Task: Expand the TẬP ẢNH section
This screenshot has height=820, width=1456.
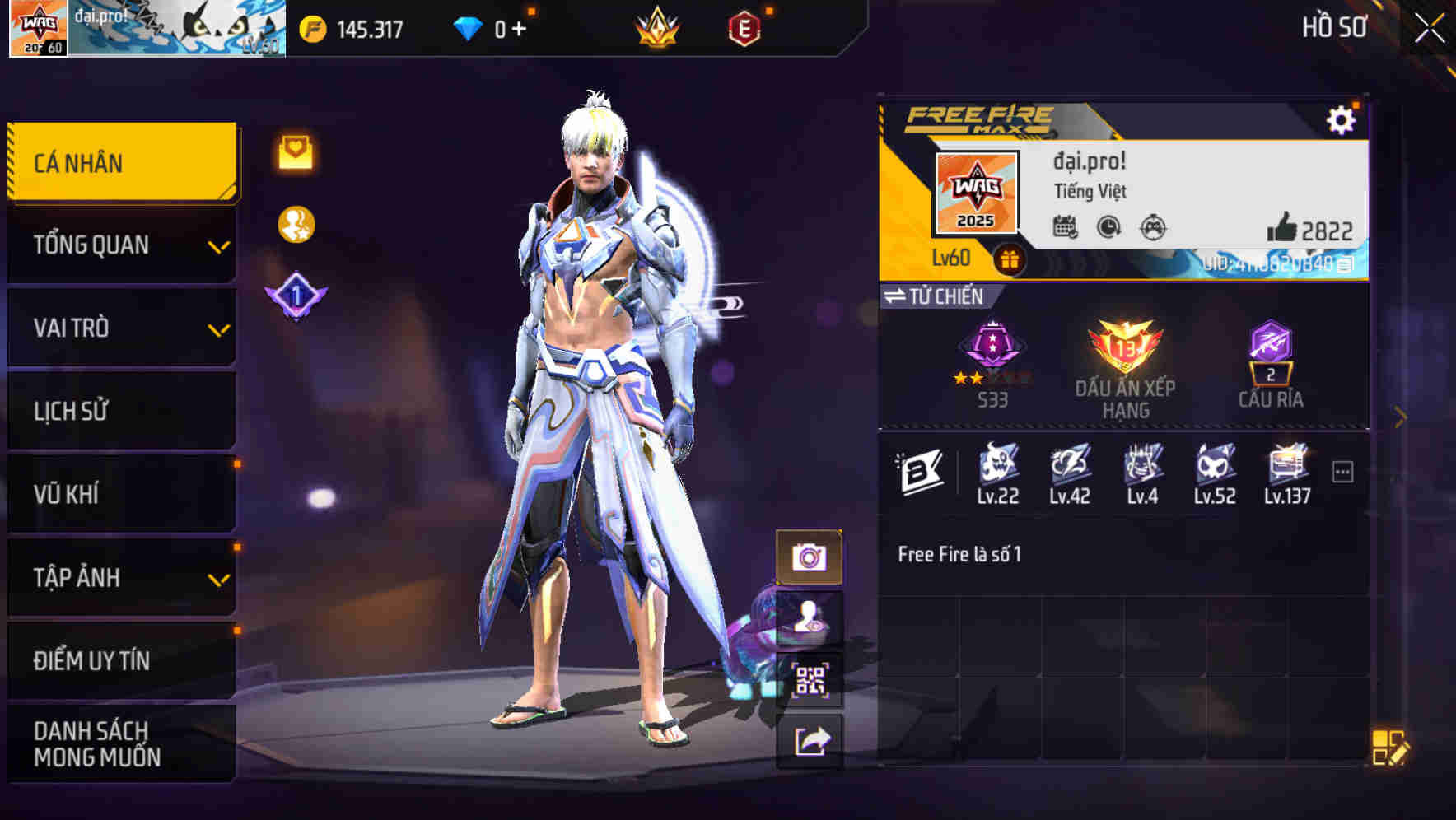Action: pos(119,578)
